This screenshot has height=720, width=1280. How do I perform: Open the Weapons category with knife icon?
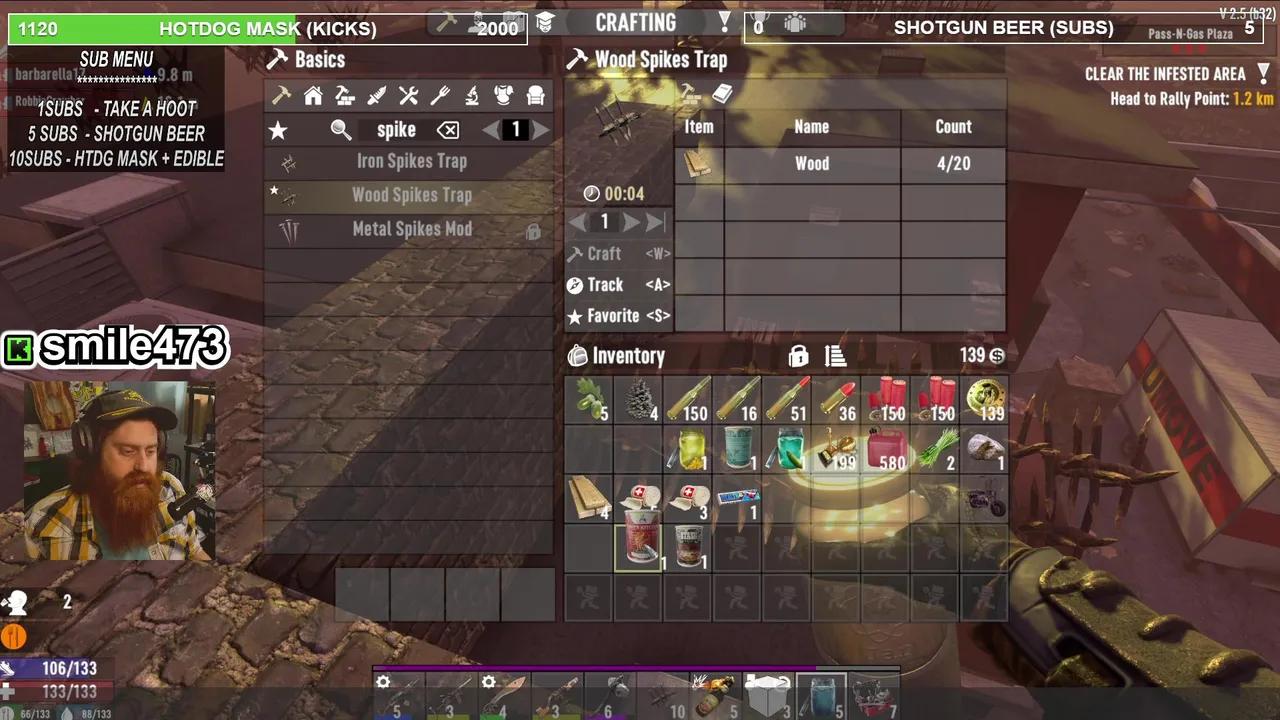376,96
